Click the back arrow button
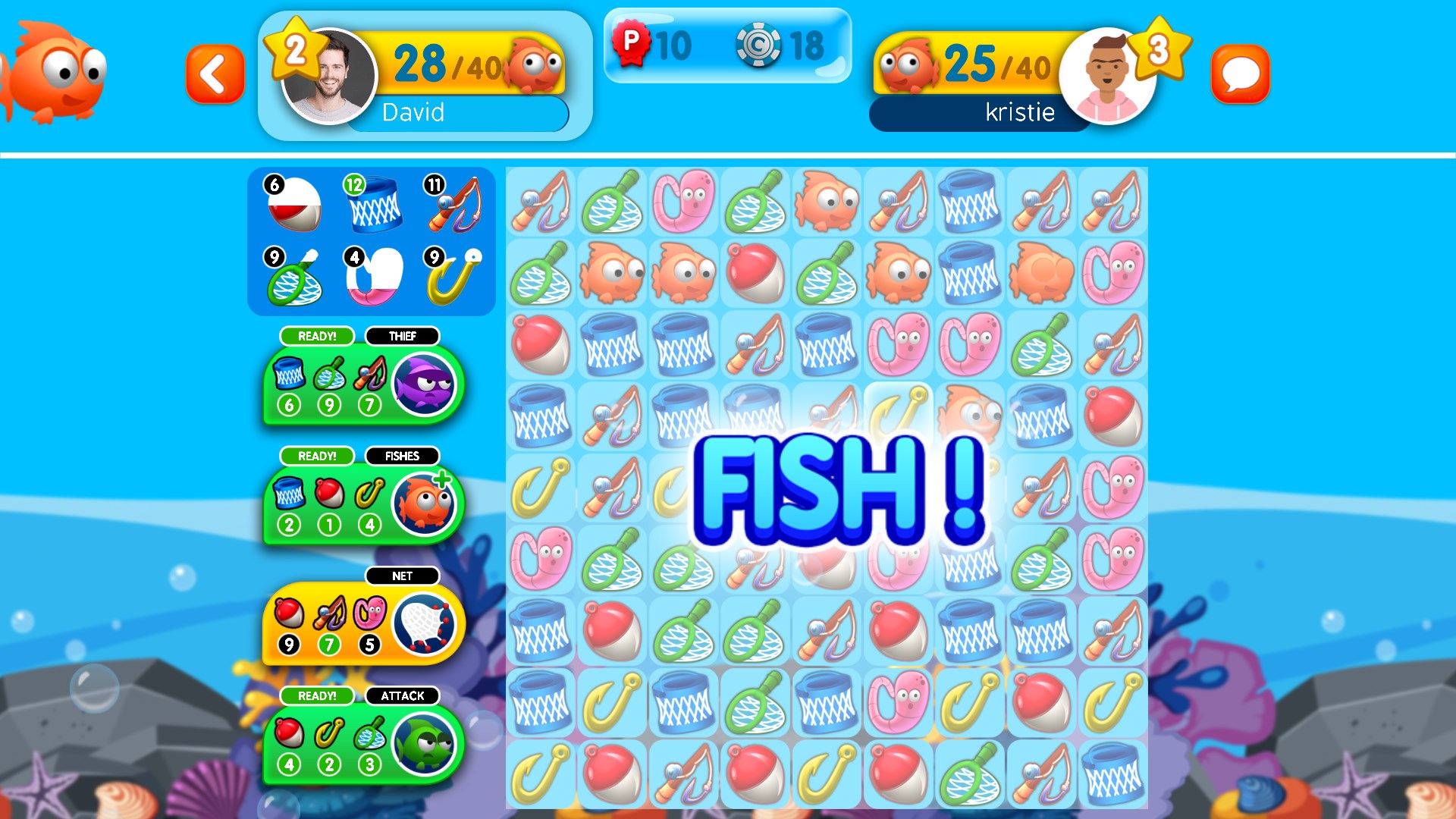Viewport: 1456px width, 819px height. 215,74
